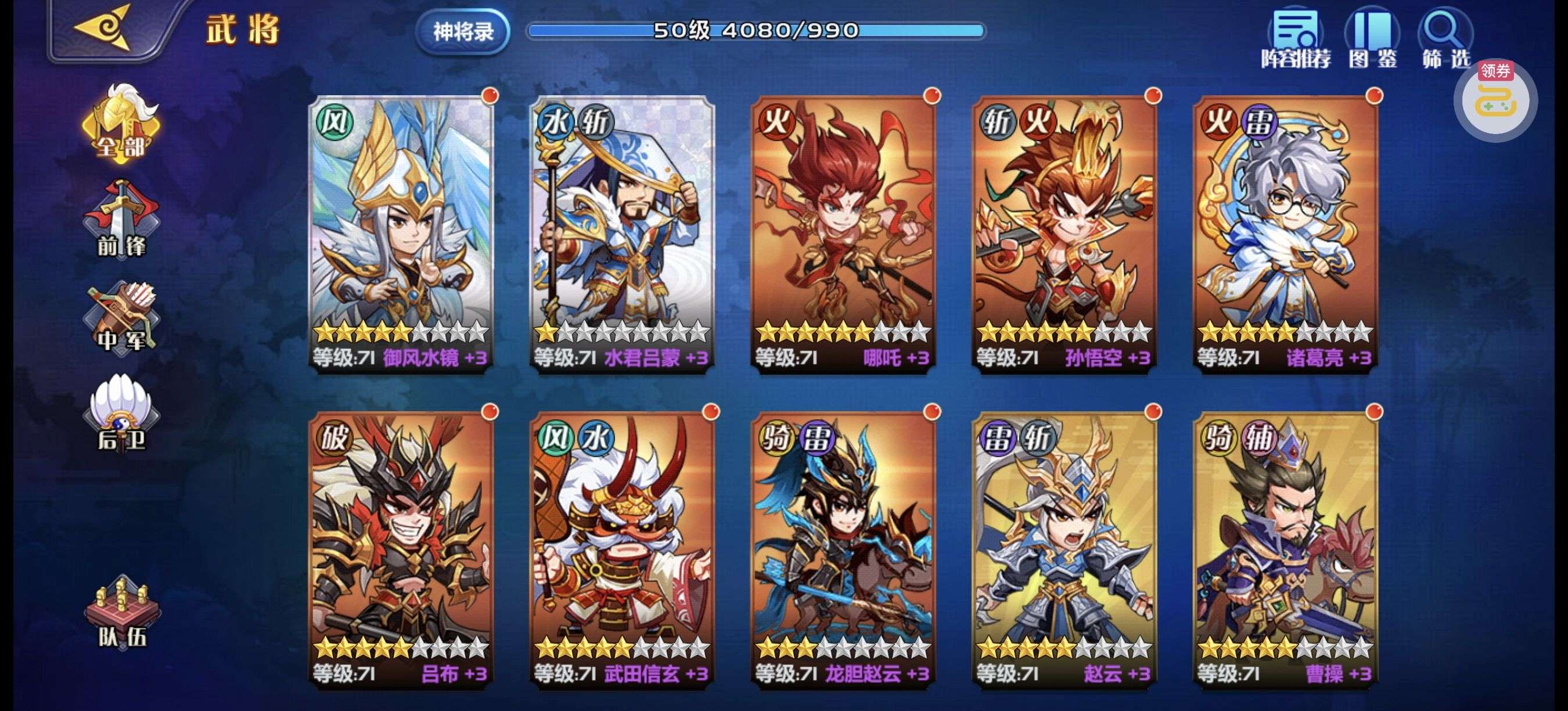Image resolution: width=1568 pixels, height=711 pixels.
Task: Claim coupon via the 领券 floating icon
Action: (x=1495, y=101)
